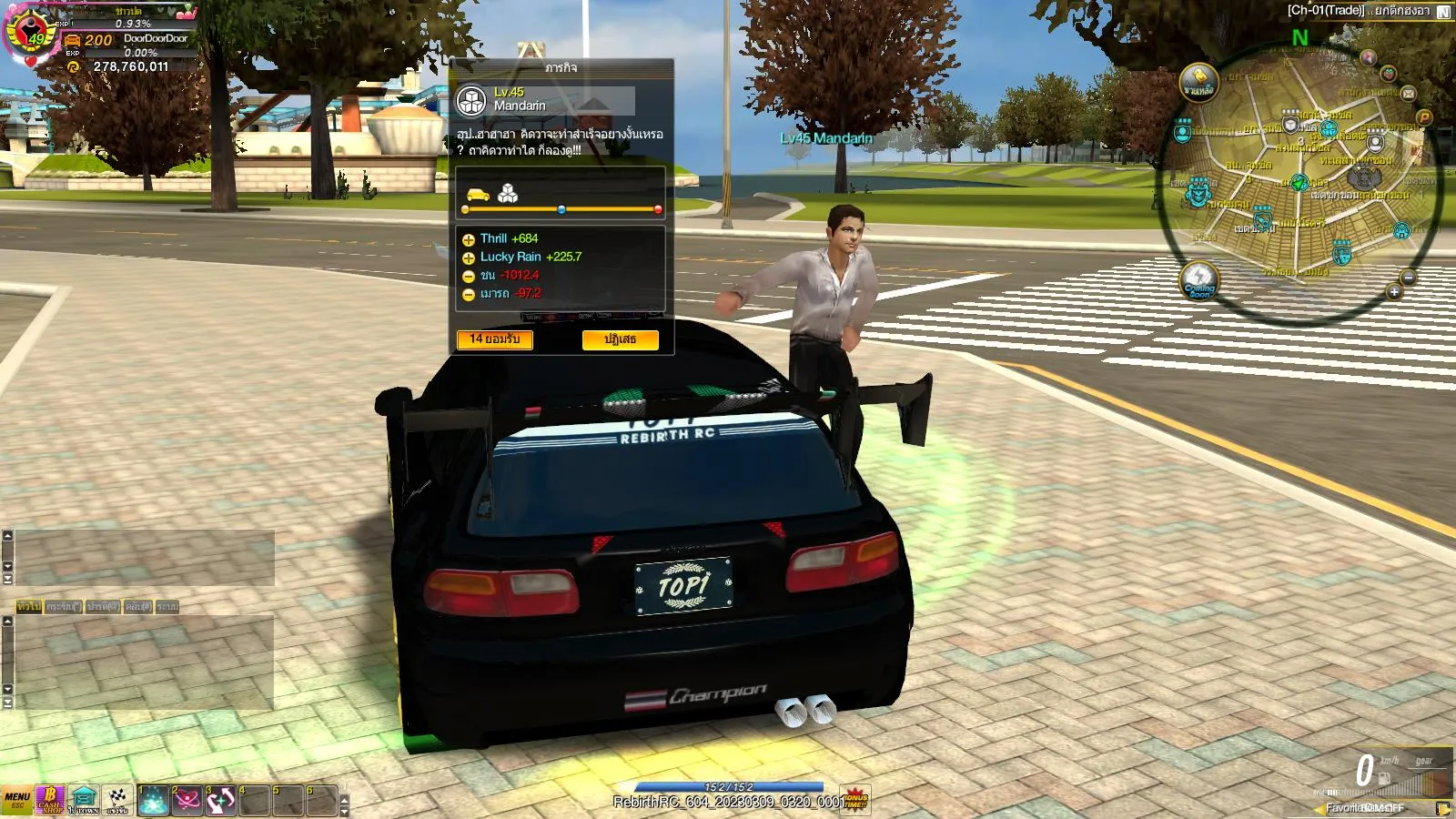
Task: Use the pink orbit skill in slot 2
Action: point(187,799)
